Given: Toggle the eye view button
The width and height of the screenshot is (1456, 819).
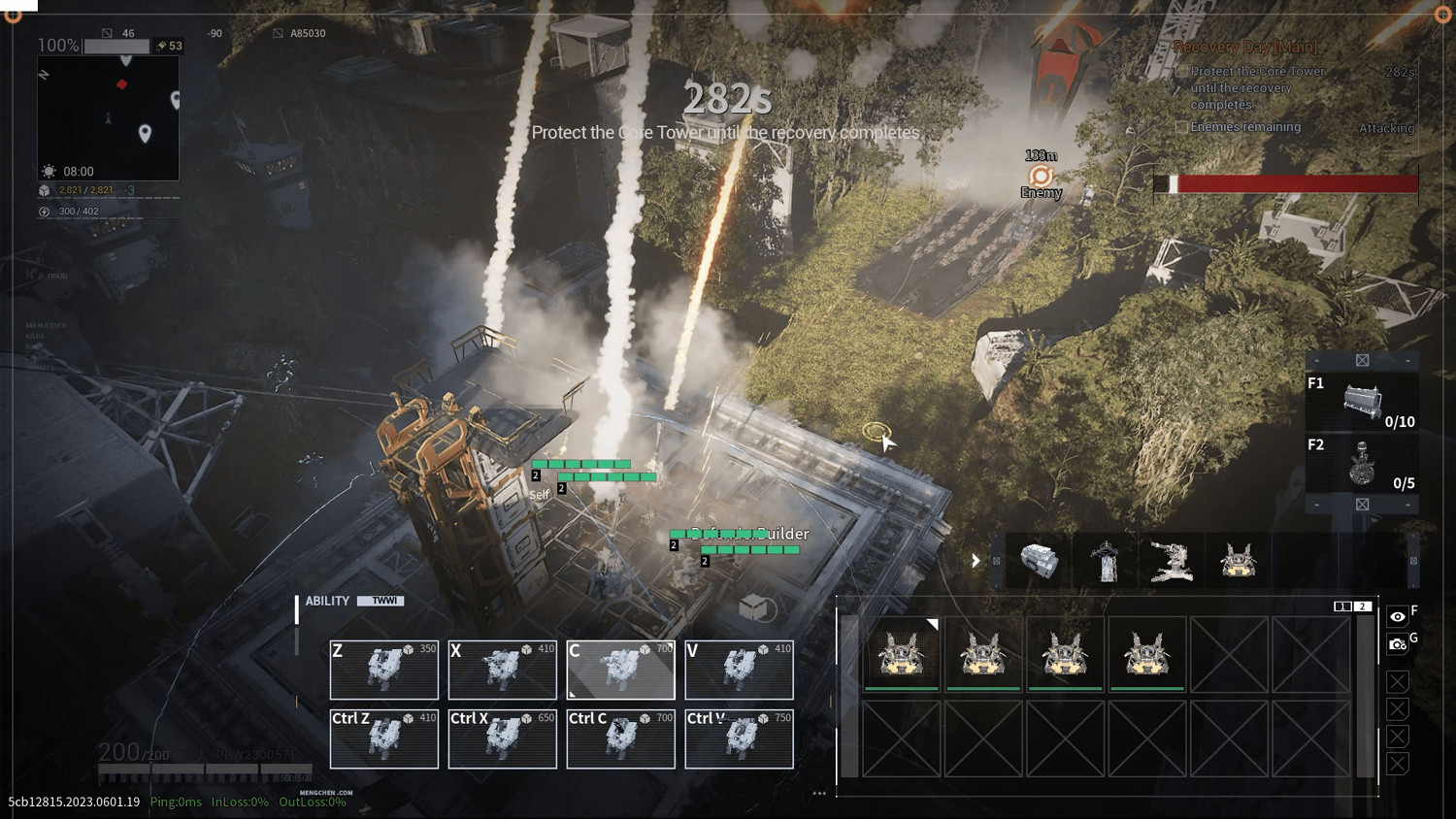Looking at the screenshot, I should 1397,616.
